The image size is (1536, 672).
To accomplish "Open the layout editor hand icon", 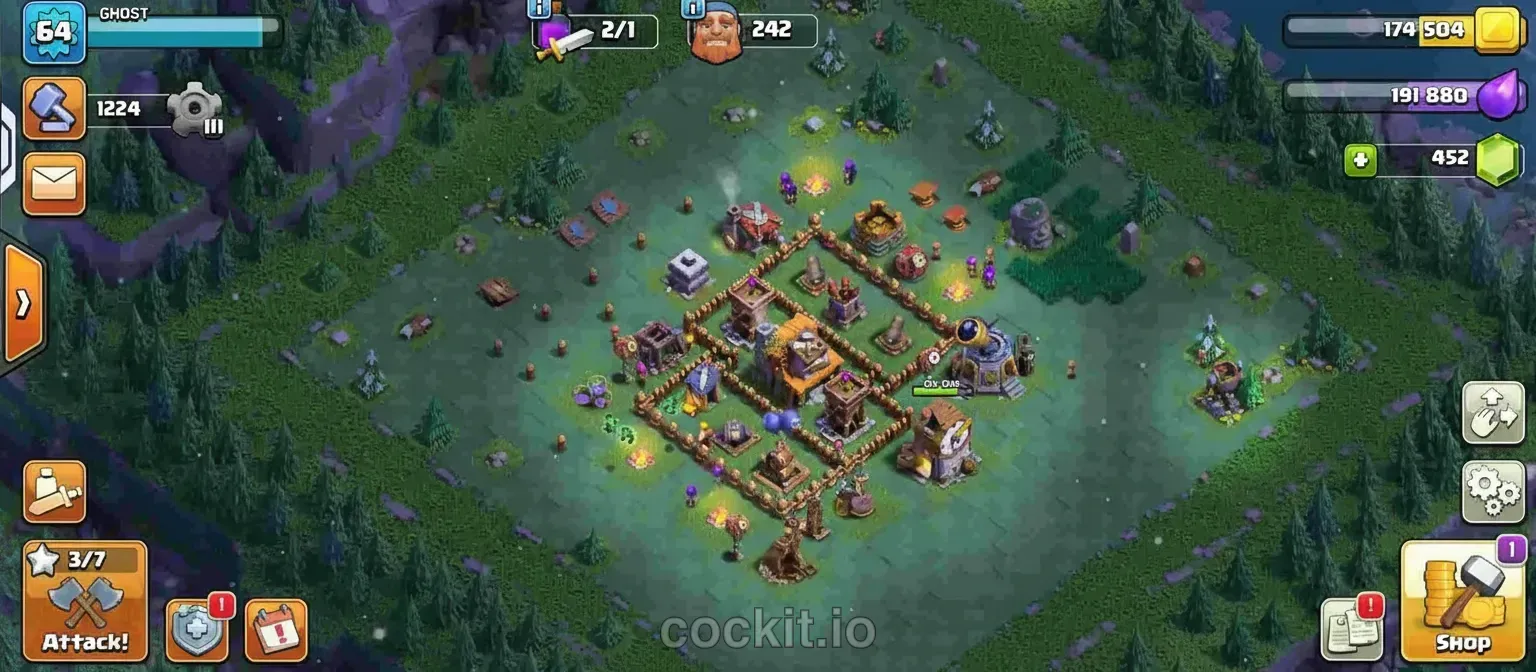I will tap(1493, 412).
